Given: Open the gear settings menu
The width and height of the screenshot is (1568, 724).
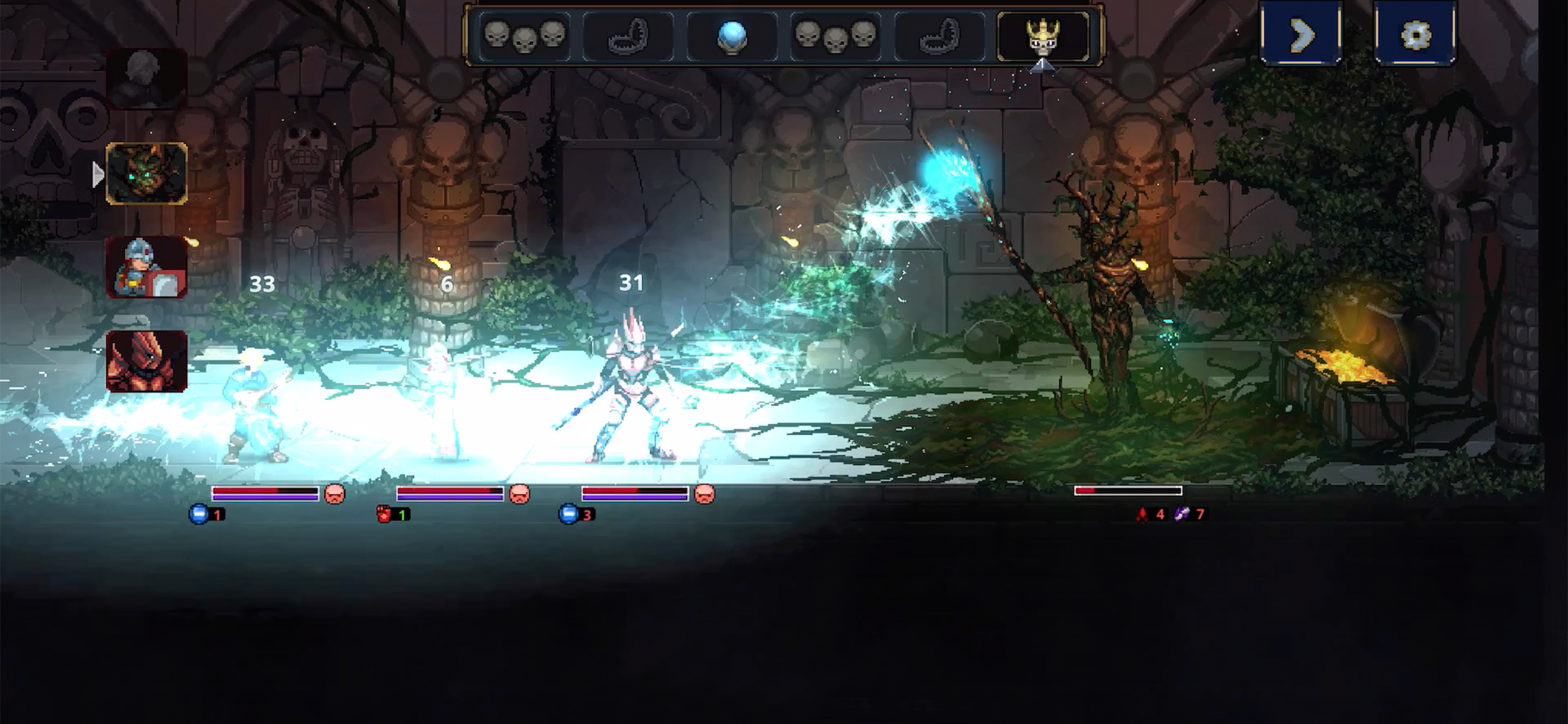Looking at the screenshot, I should 1415,34.
